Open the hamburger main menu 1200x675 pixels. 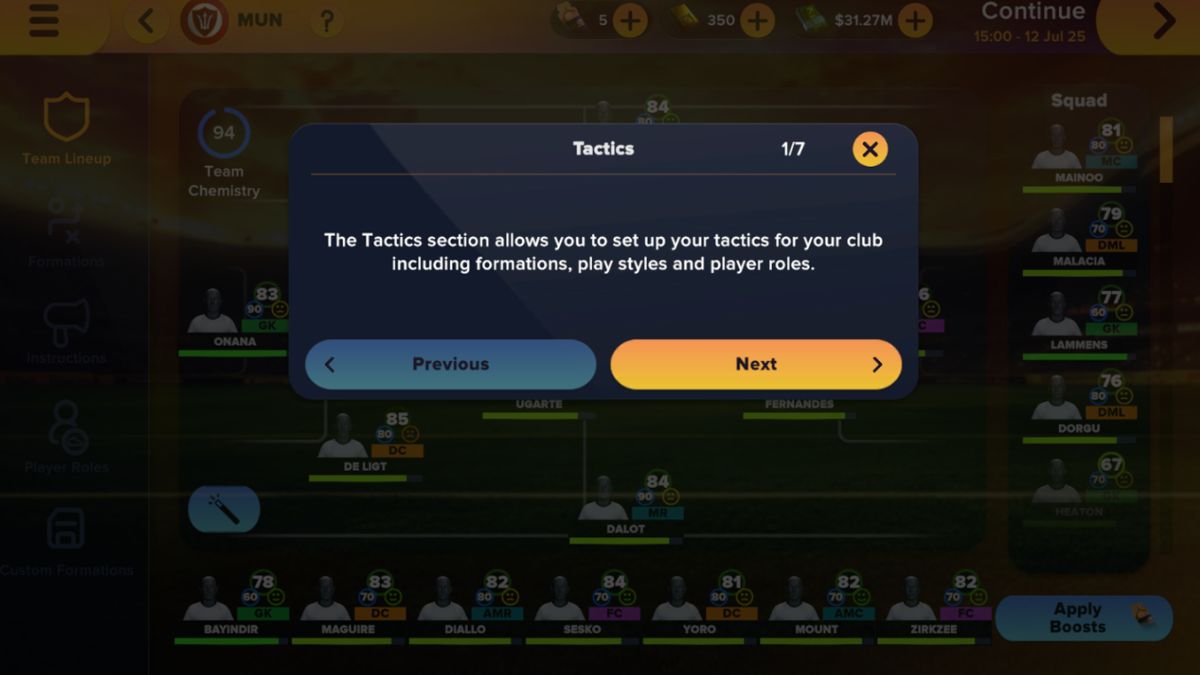point(44,22)
